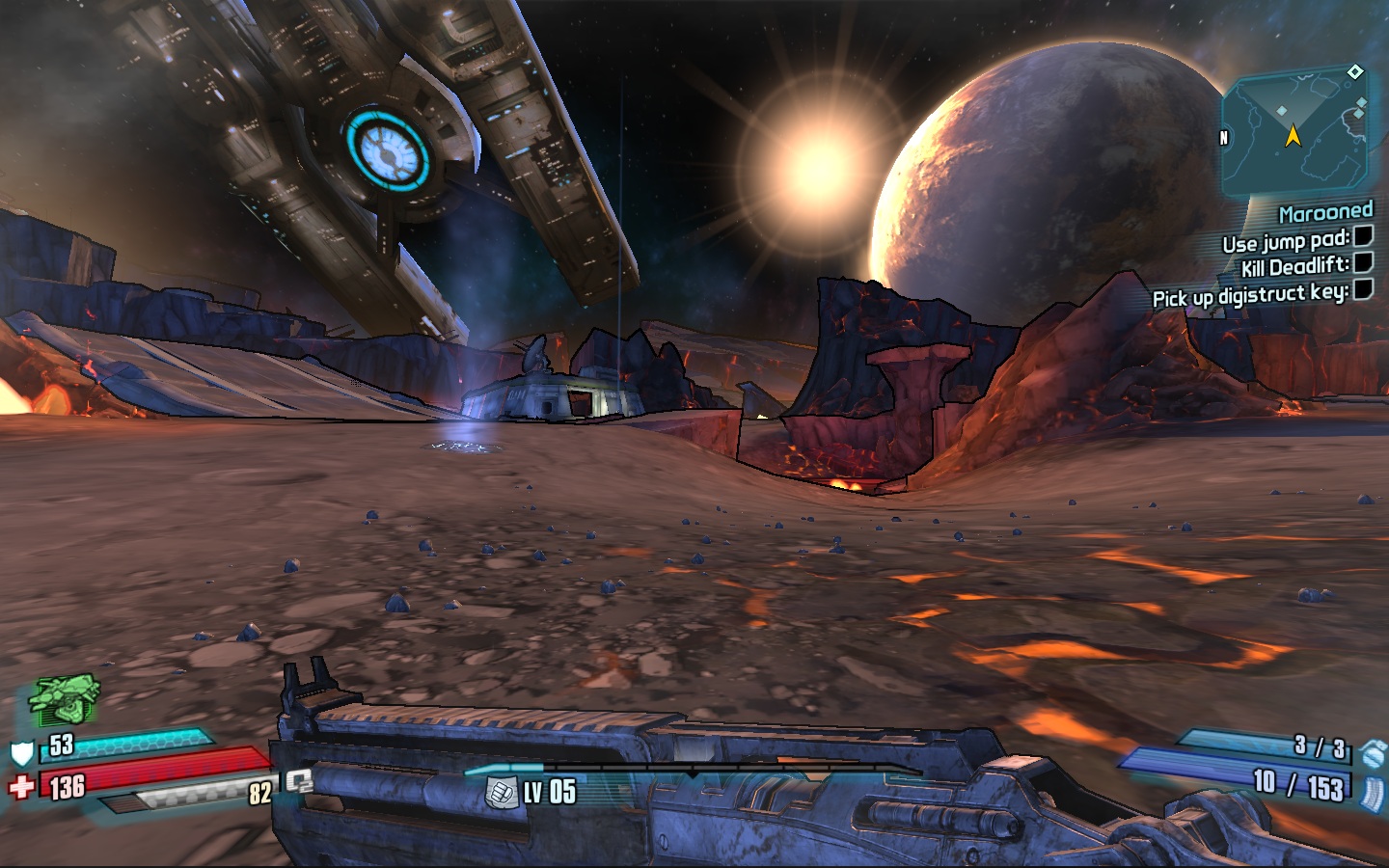Image resolution: width=1389 pixels, height=868 pixels.
Task: Click the green action skill icon
Action: [65, 699]
